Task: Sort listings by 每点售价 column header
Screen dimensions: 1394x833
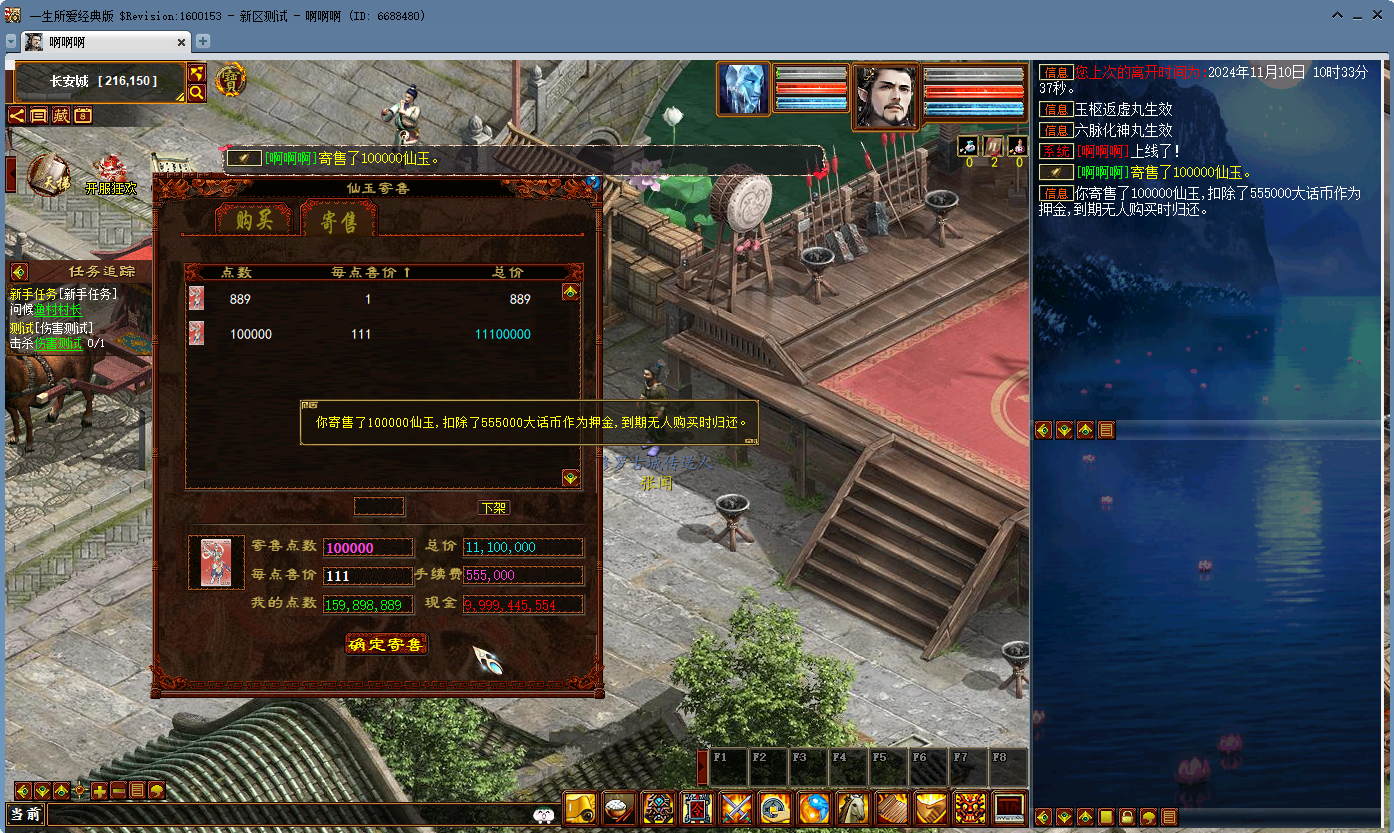Action: (371, 272)
